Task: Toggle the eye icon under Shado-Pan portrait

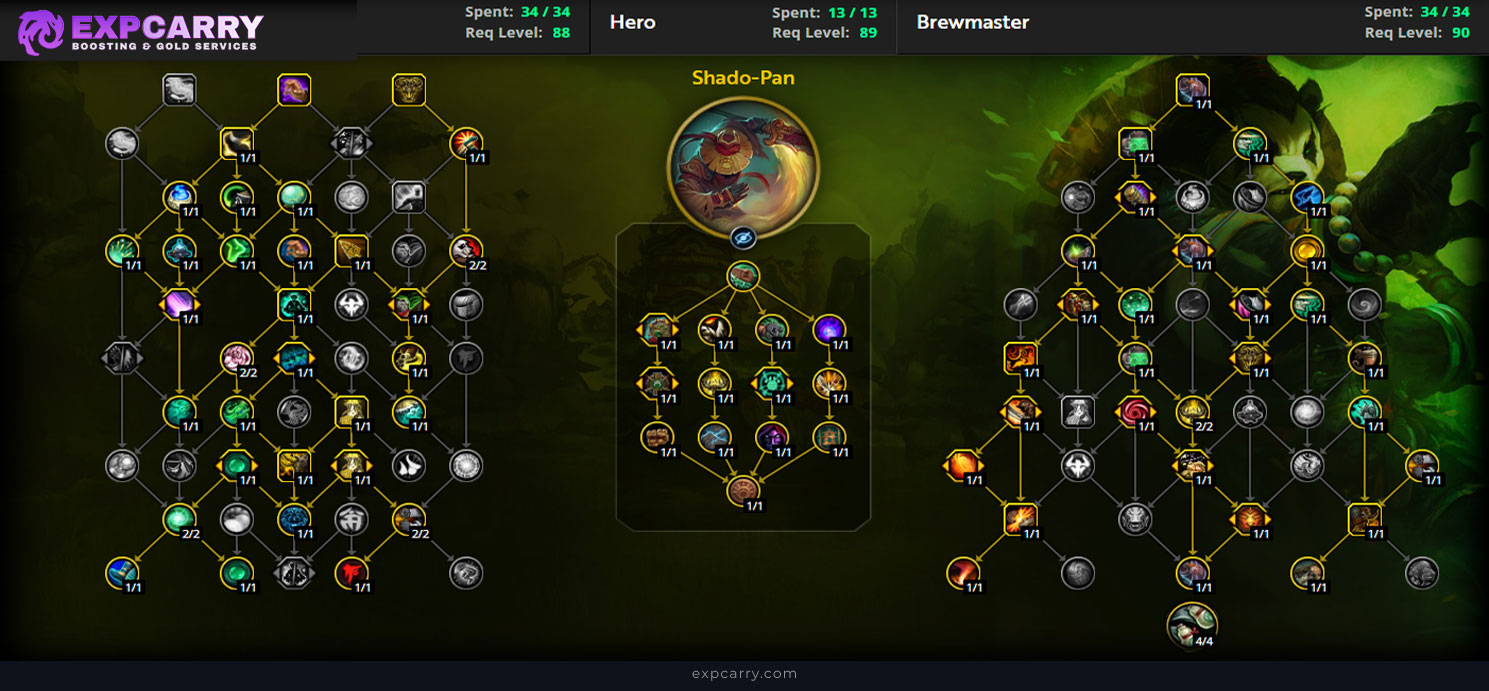Action: click(742, 238)
